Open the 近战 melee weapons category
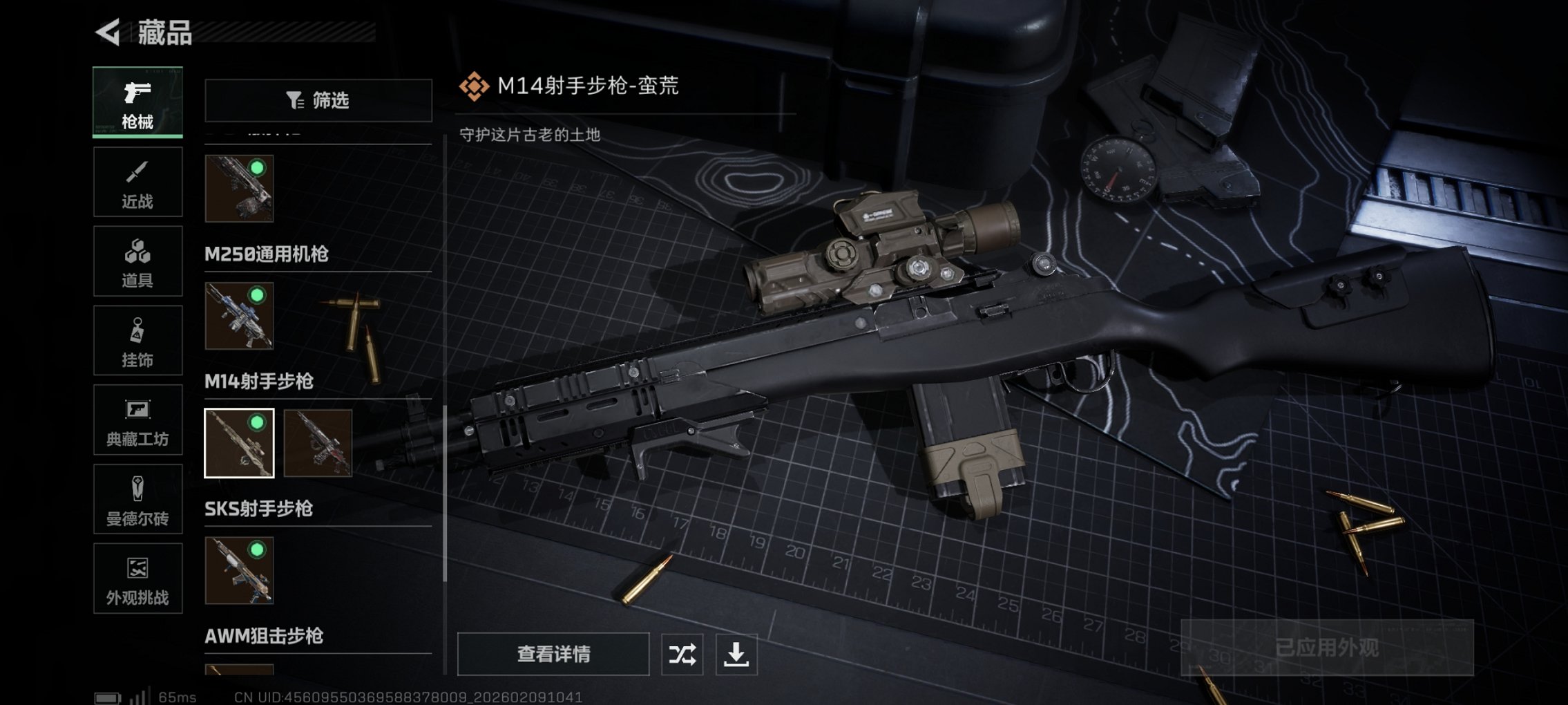The width and height of the screenshot is (1568, 705). pyautogui.click(x=137, y=181)
